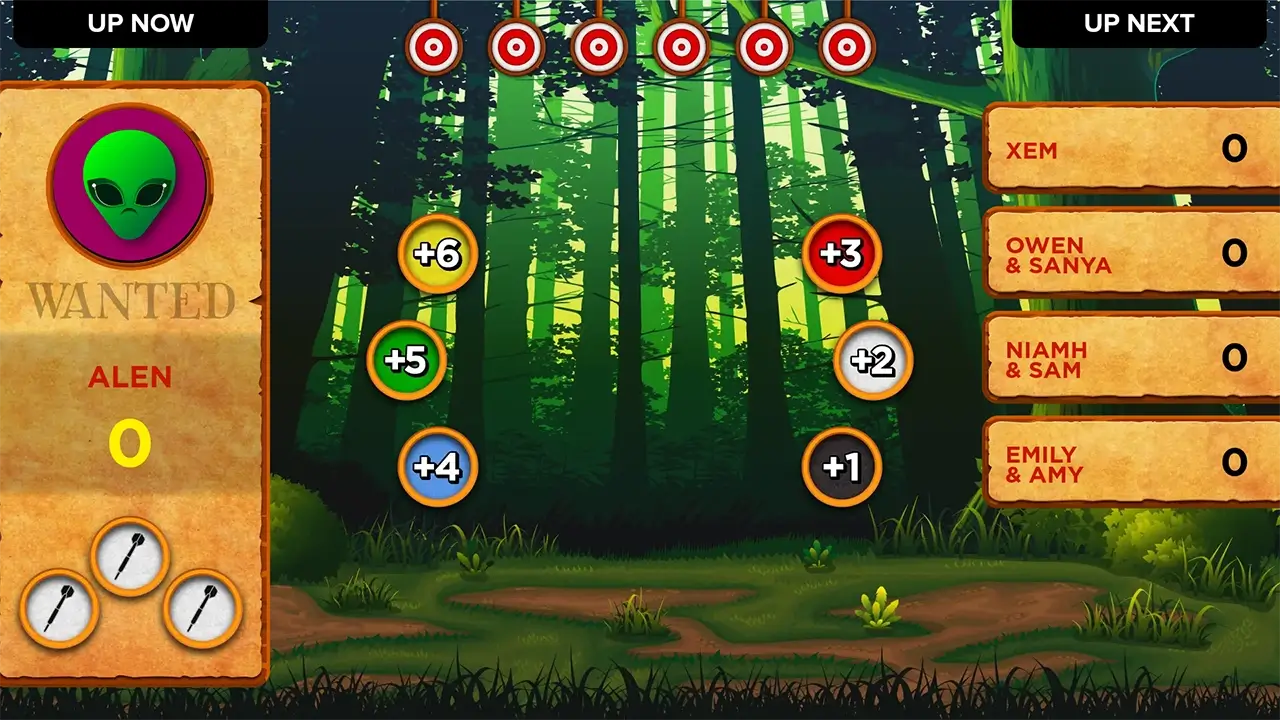Click the fourth hanging dartboard target
This screenshot has width=1280, height=720.
click(681, 45)
